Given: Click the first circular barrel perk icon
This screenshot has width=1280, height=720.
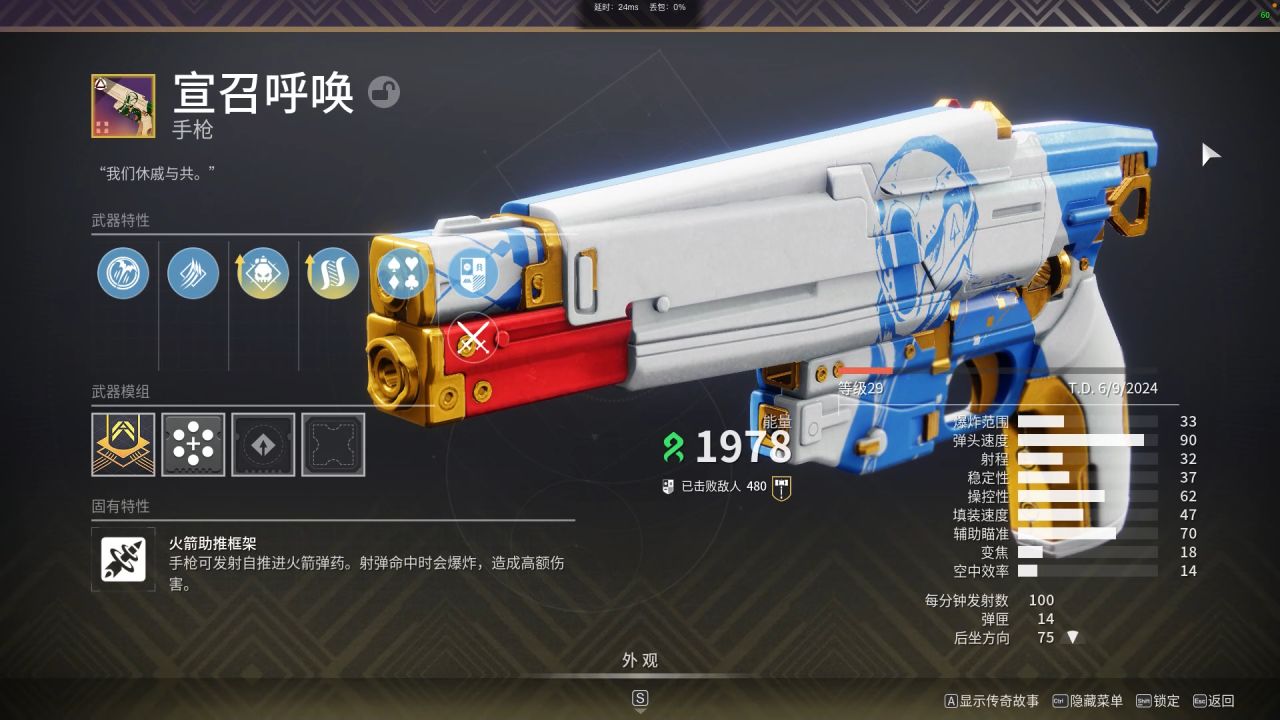Looking at the screenshot, I should point(122,273).
